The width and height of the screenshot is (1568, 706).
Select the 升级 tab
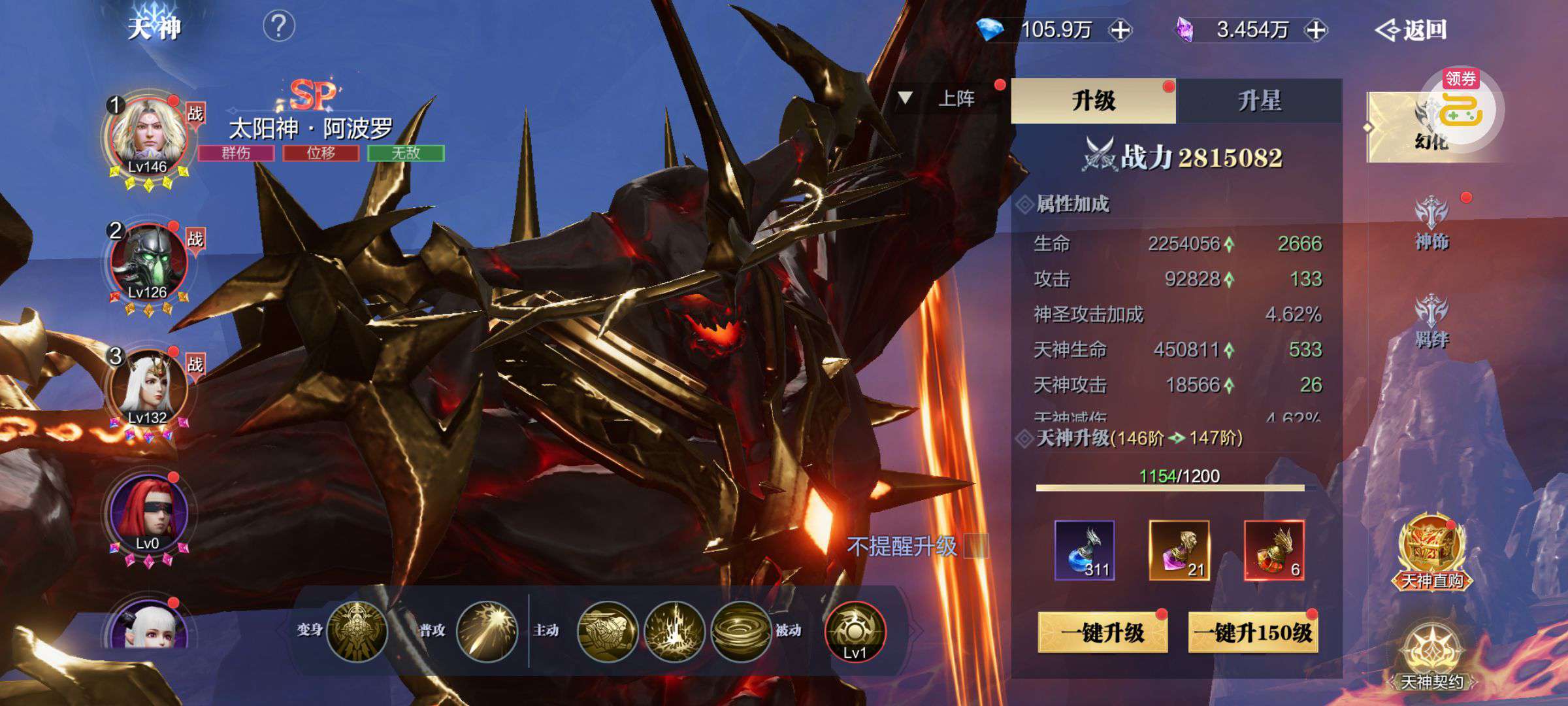(1093, 101)
